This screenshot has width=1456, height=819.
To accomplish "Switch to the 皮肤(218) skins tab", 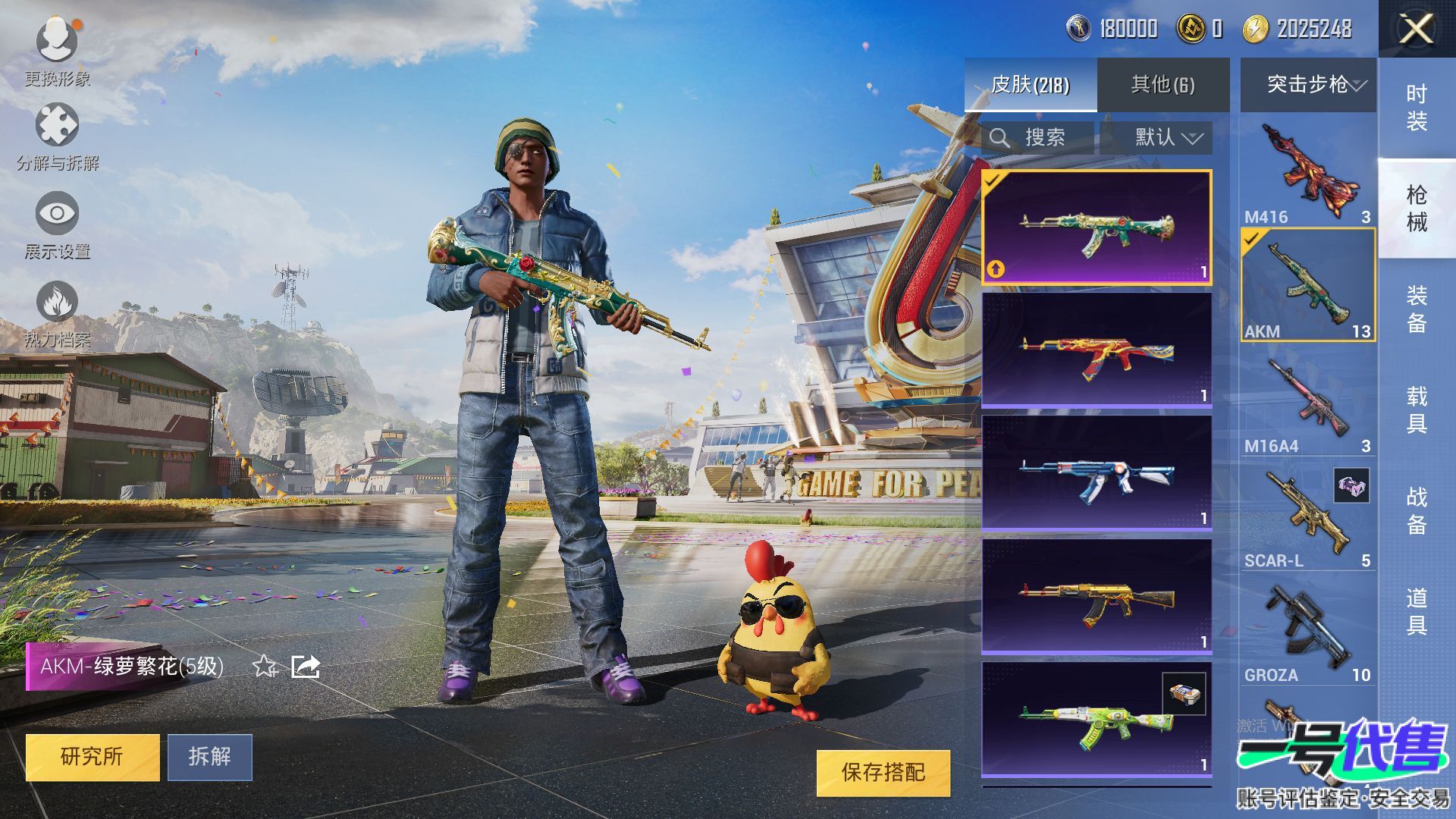I will pos(1030,85).
